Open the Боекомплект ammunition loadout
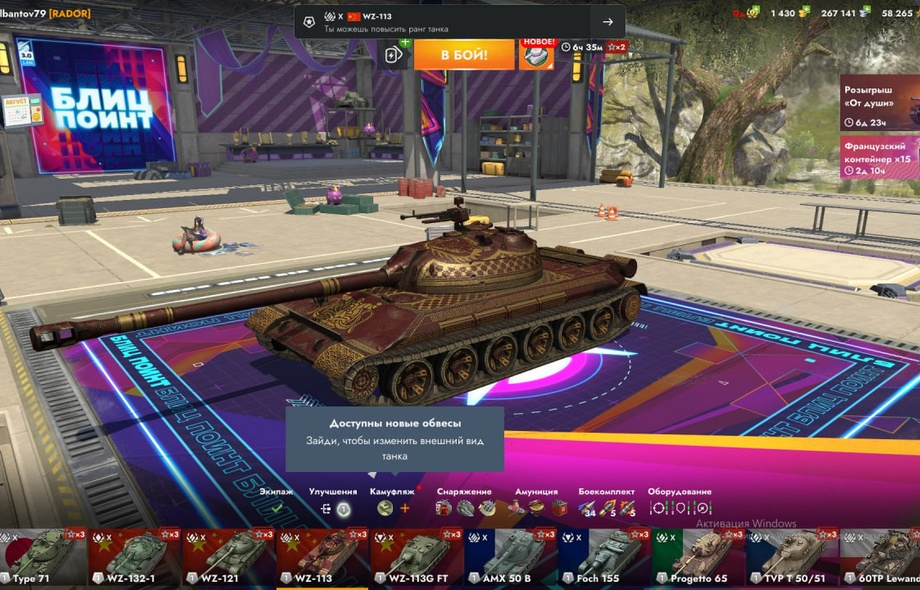The height and width of the screenshot is (590, 920). coord(606,508)
